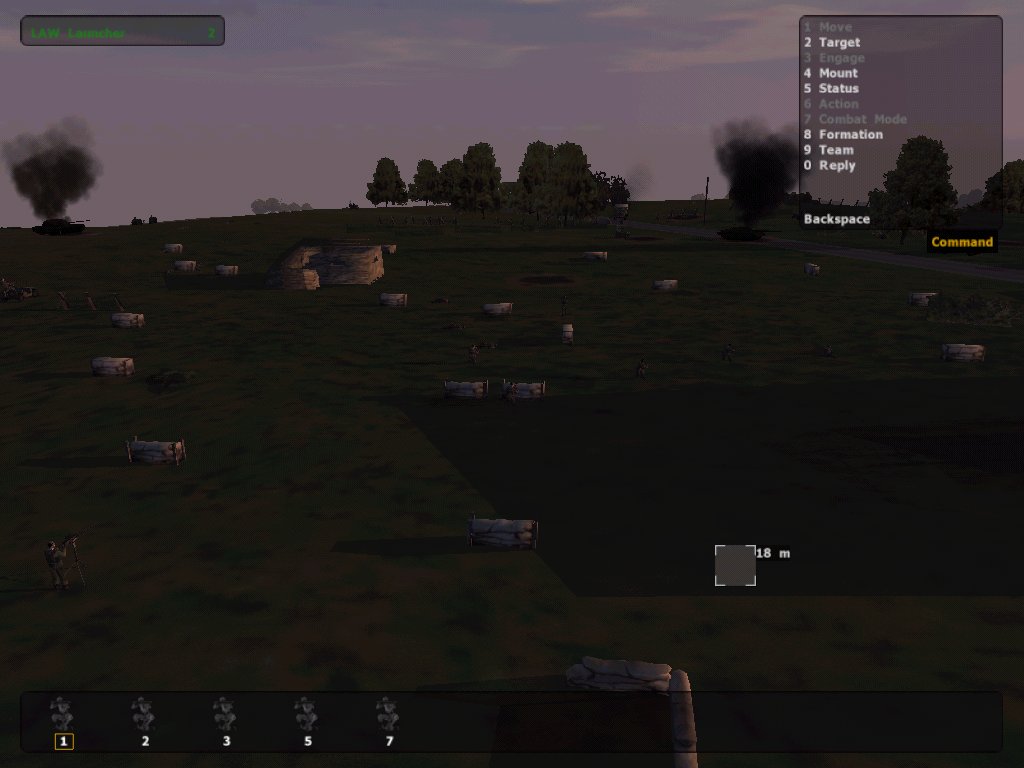Pick squad unit 3 soldier icon
The image size is (1024, 768).
pyautogui.click(x=226, y=716)
